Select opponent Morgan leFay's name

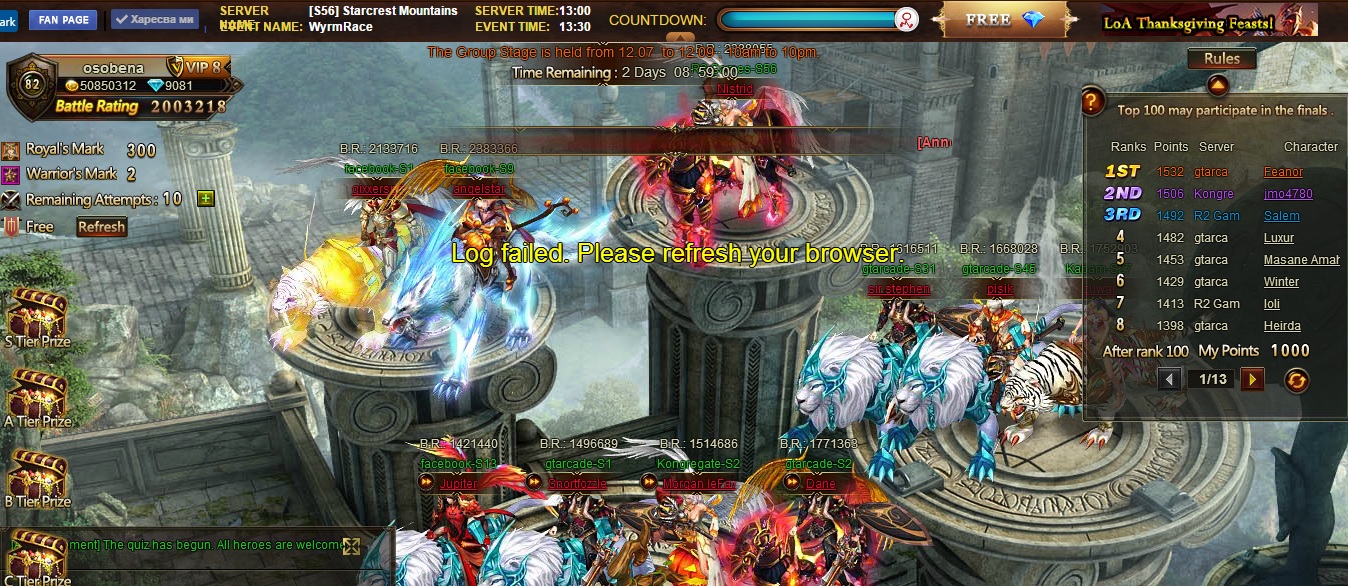click(x=698, y=484)
